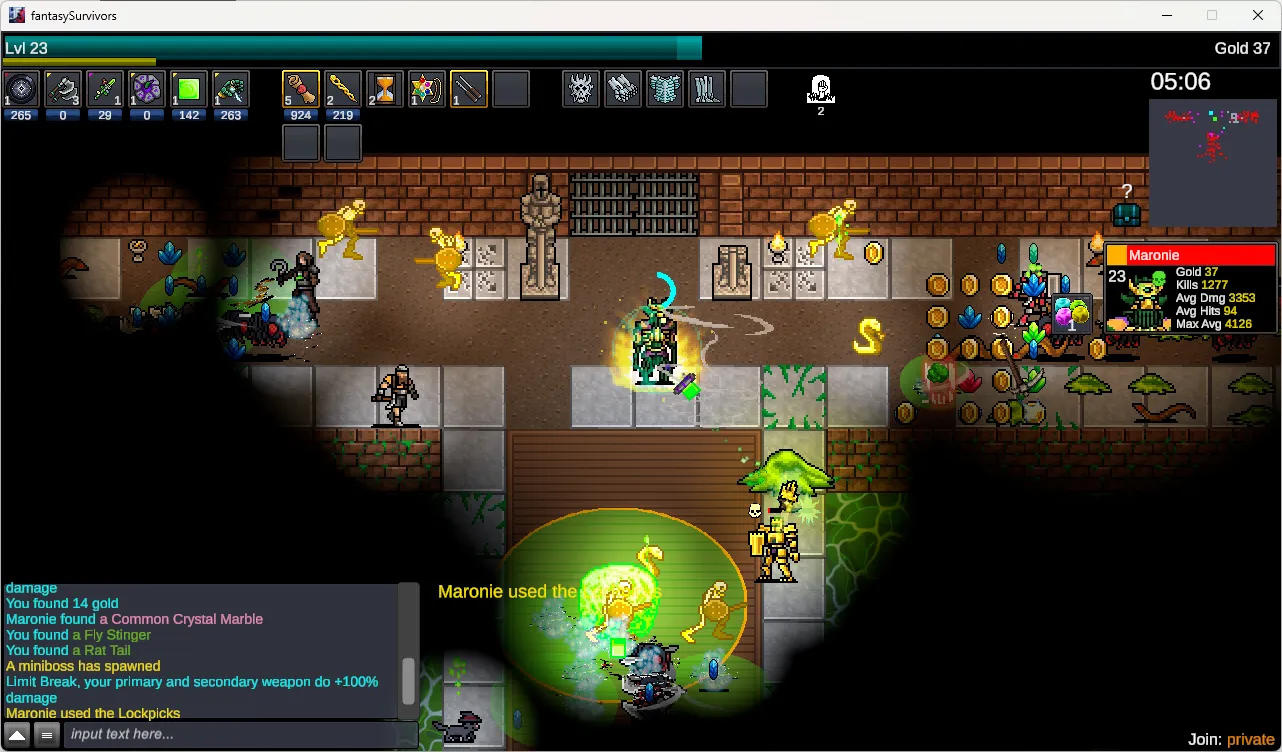Select the ribcage chest armor slot
1282x752 pixels.
[x=665, y=89]
